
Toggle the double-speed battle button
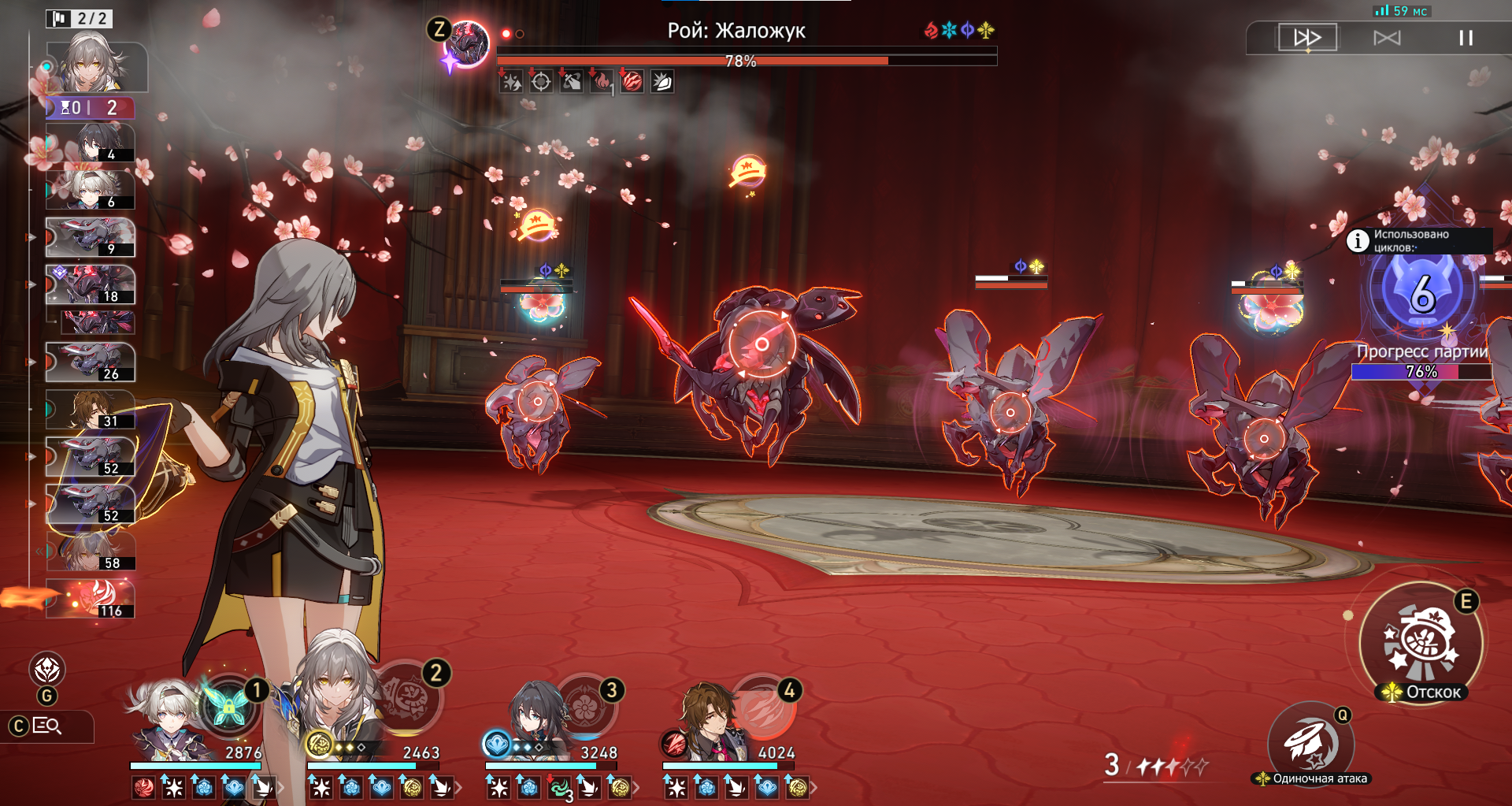click(1307, 38)
